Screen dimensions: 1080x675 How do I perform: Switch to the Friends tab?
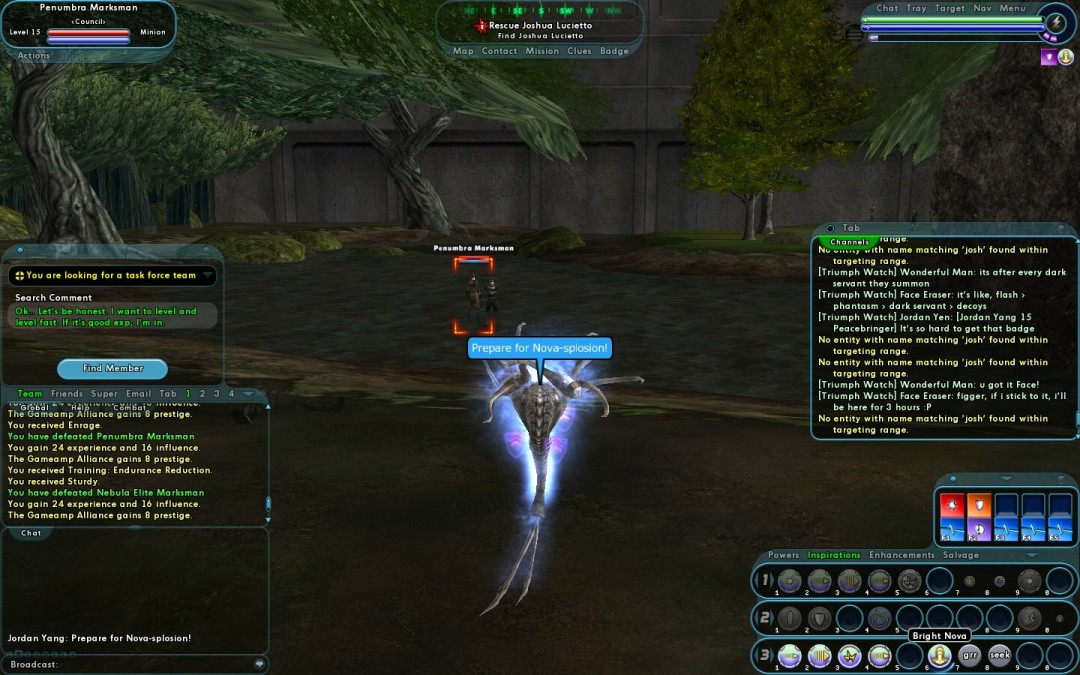pos(67,394)
